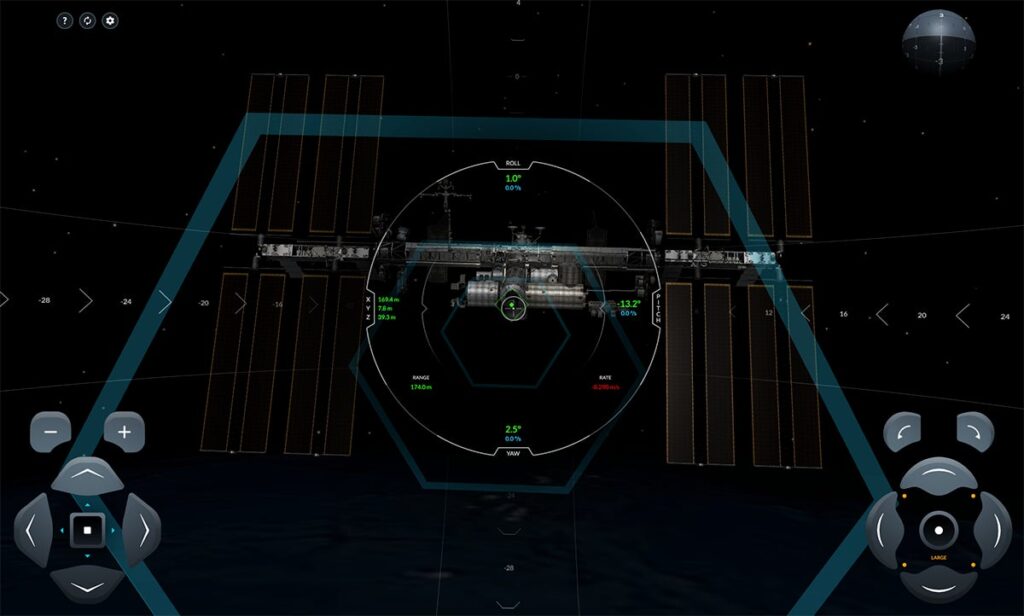Click the circular arrows restart icon

[87, 21]
